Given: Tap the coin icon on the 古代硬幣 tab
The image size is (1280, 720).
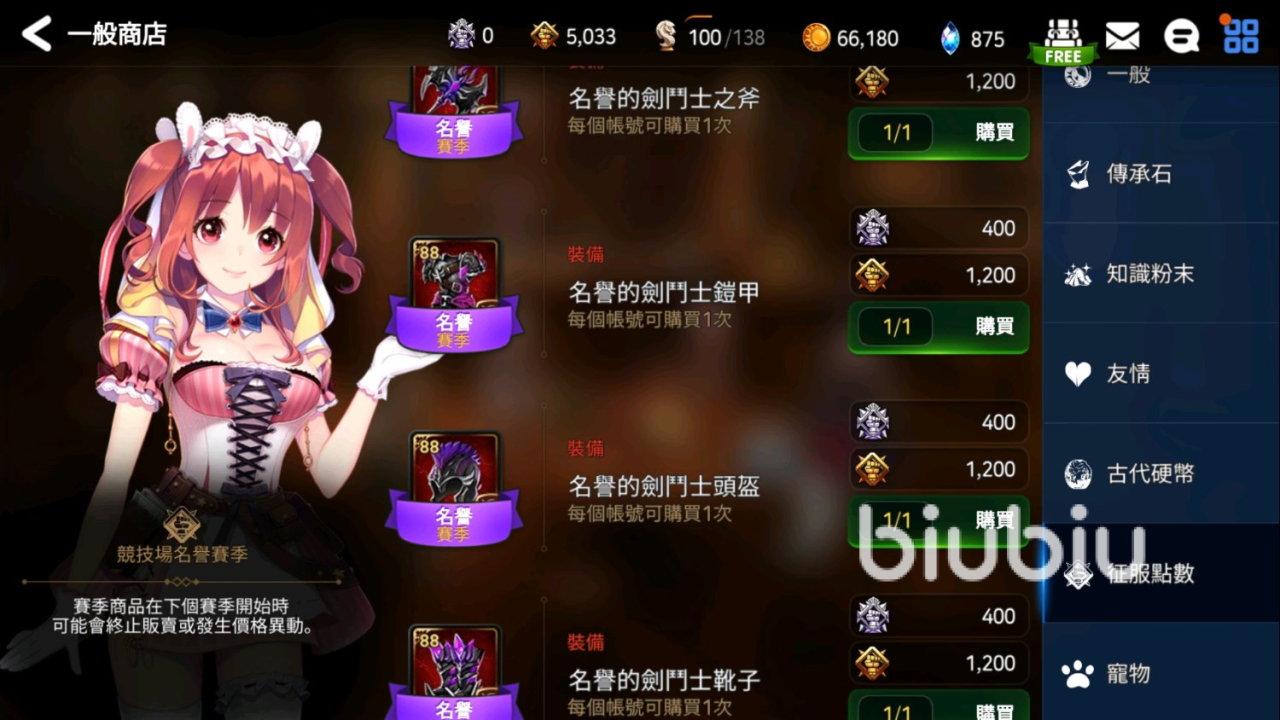Looking at the screenshot, I should tap(1078, 474).
